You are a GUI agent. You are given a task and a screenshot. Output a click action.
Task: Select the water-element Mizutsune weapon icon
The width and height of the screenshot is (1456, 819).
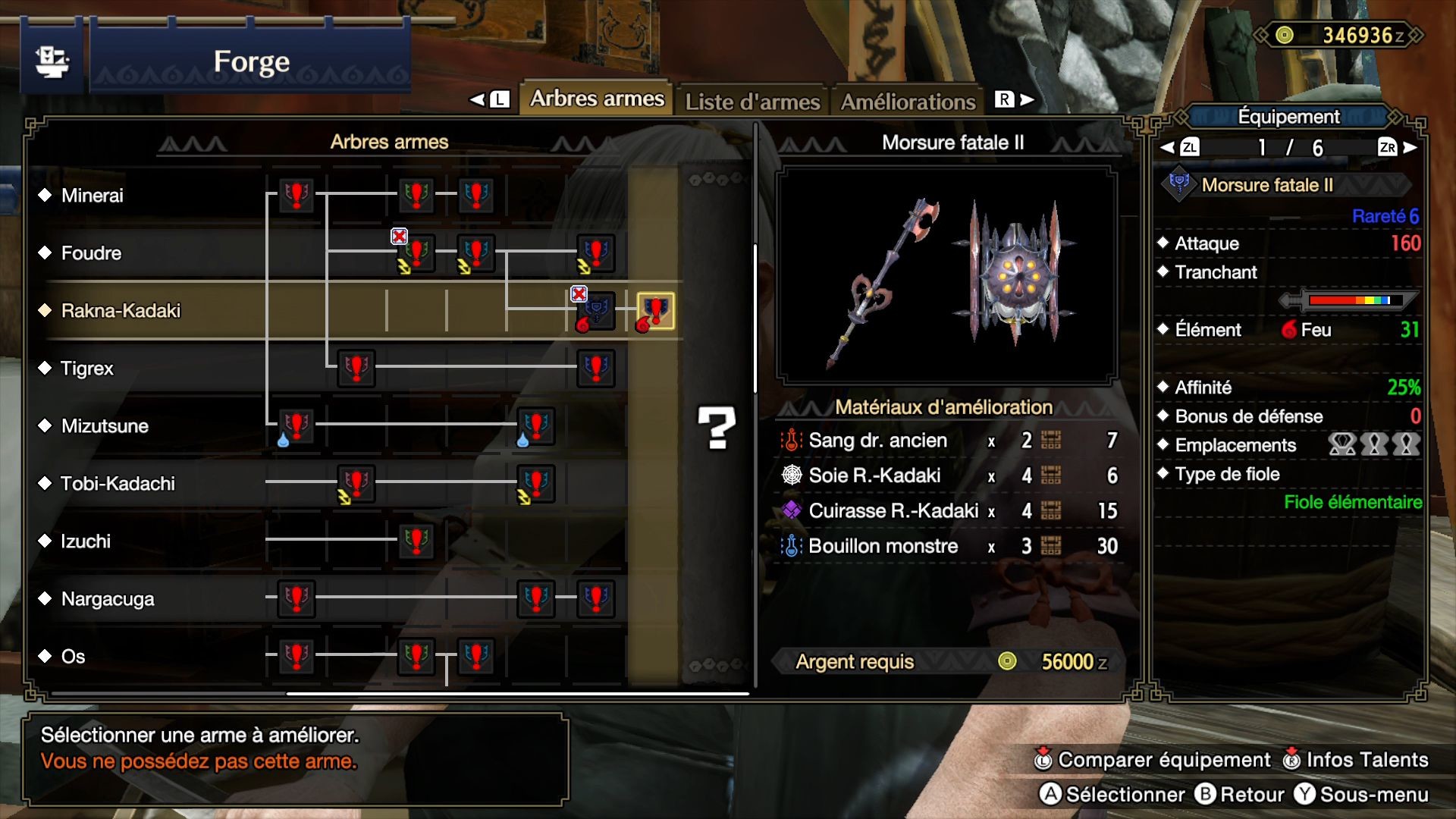click(295, 425)
